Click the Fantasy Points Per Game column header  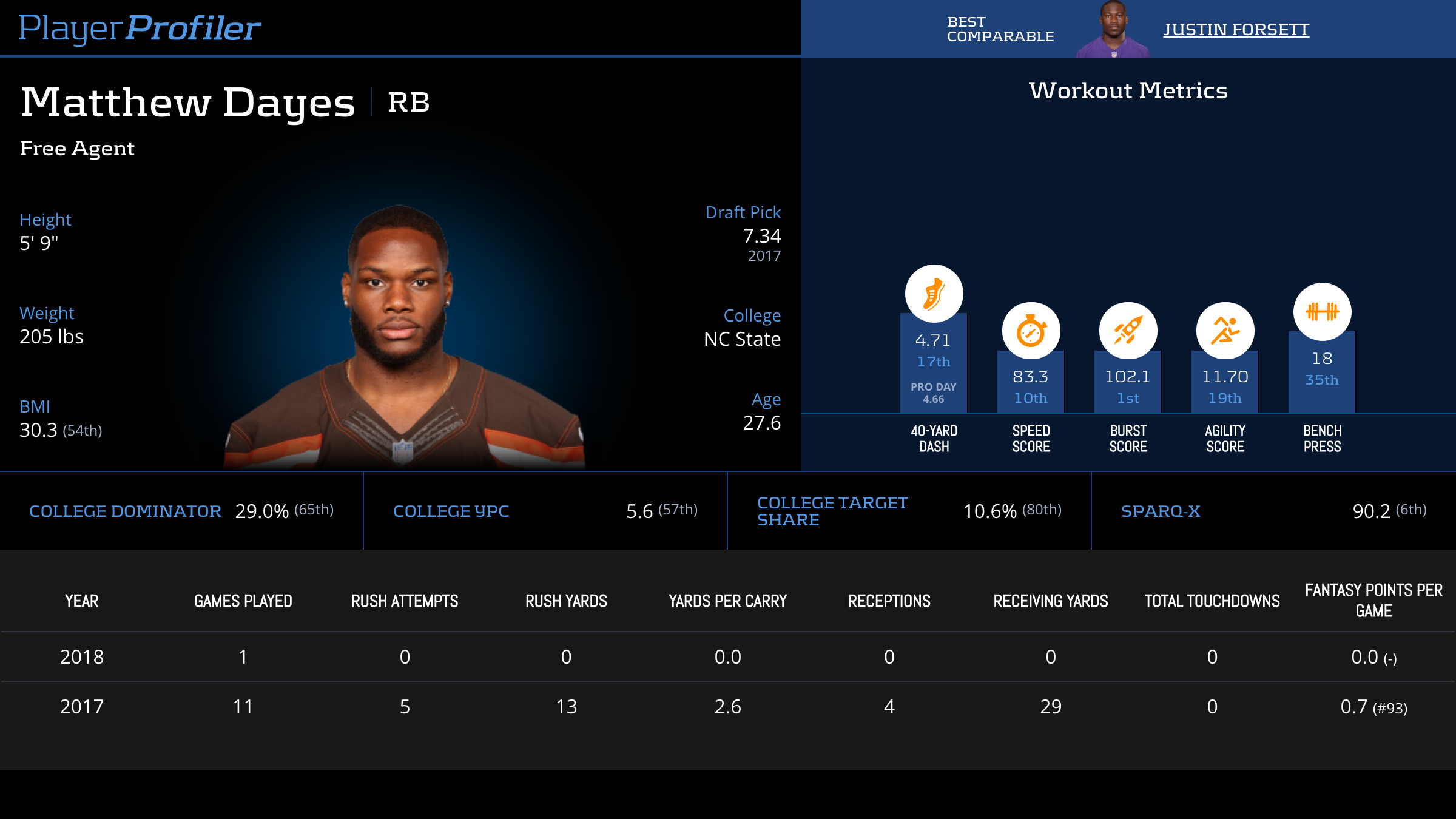1373,601
